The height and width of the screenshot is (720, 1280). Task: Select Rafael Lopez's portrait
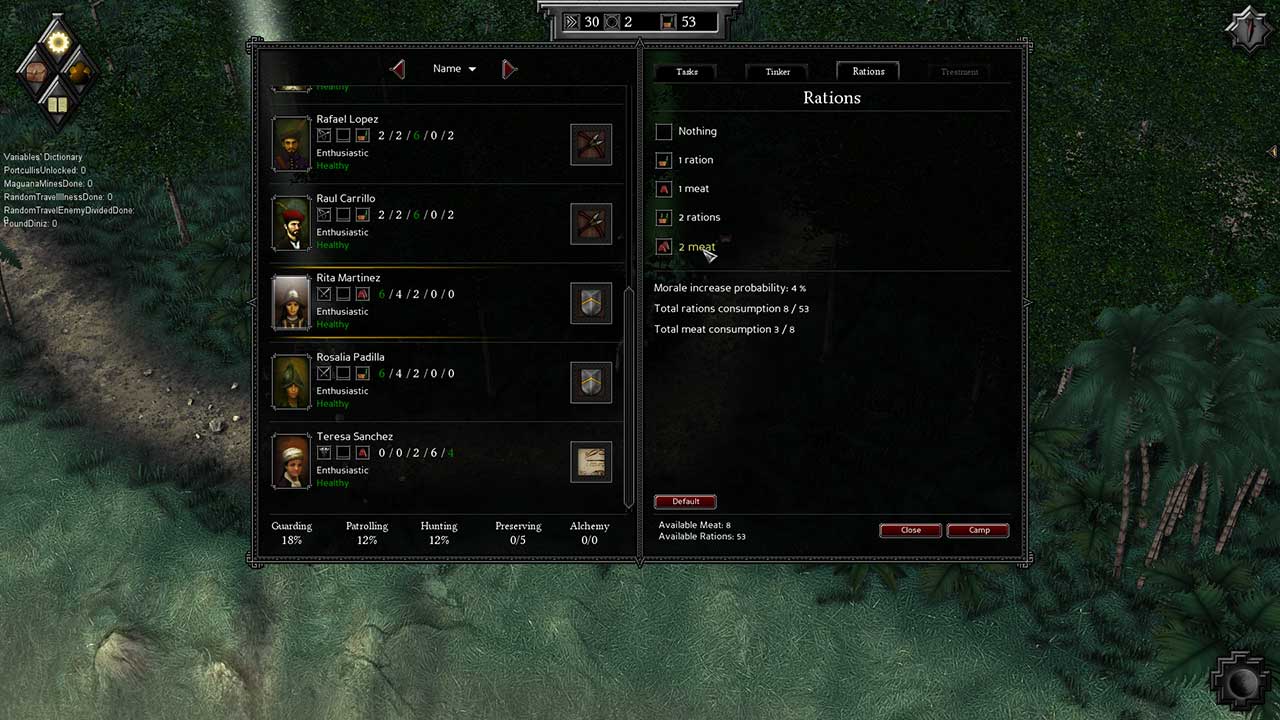(x=292, y=144)
